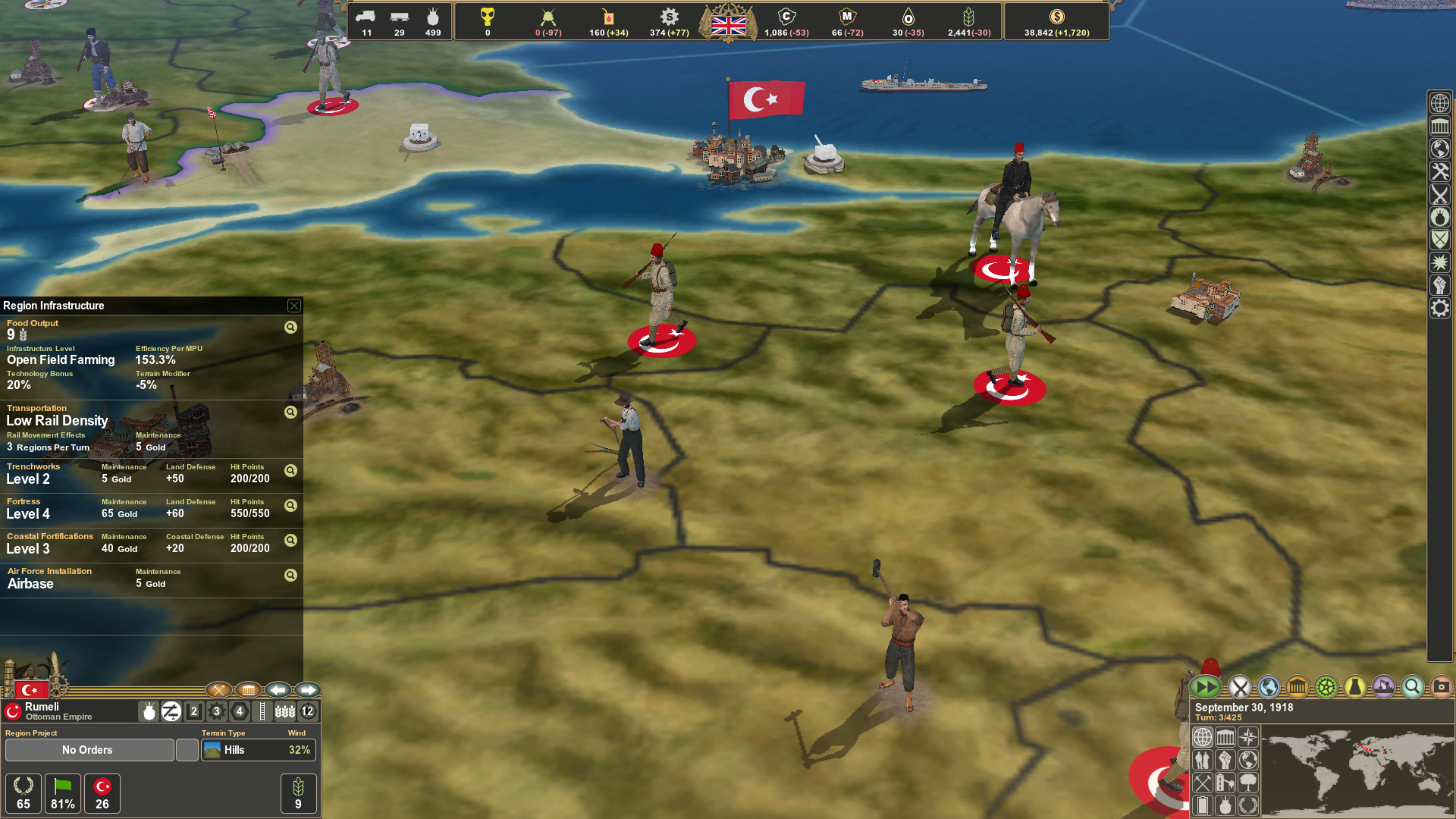The image size is (1456, 819).
Task: Select the gear options icon in right sidebar
Action: click(1440, 308)
